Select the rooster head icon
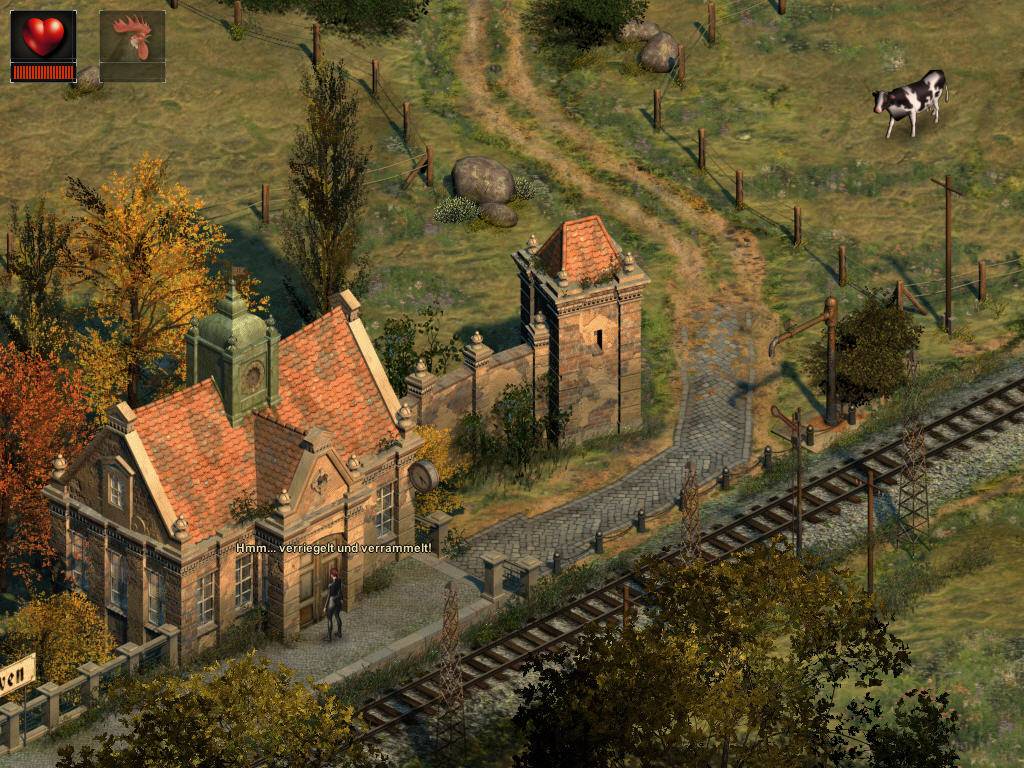This screenshot has width=1024, height=768. [x=132, y=40]
